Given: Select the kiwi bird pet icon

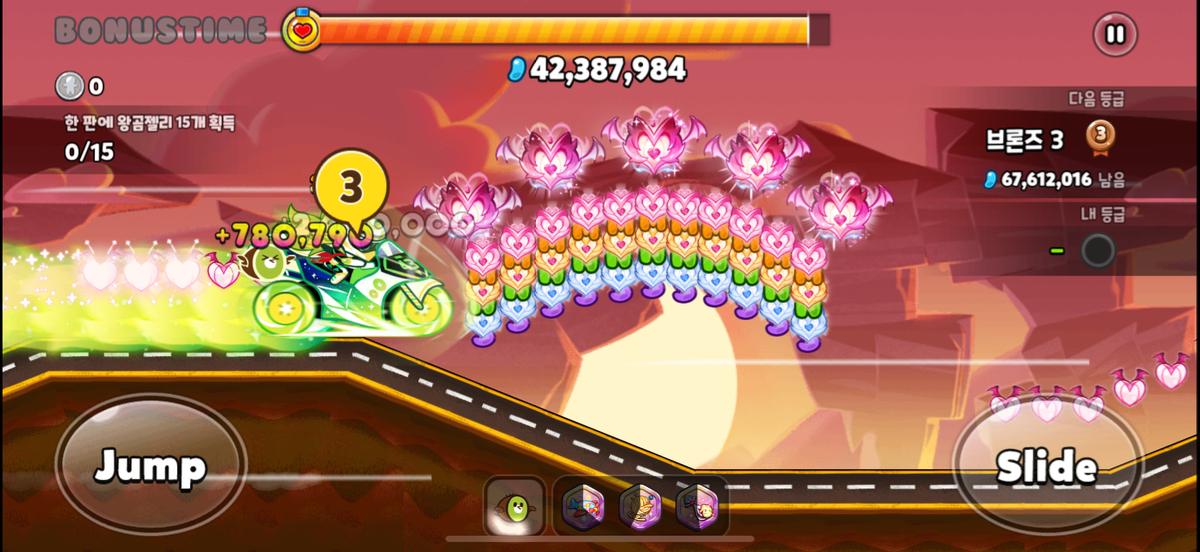Looking at the screenshot, I should tap(515, 507).
